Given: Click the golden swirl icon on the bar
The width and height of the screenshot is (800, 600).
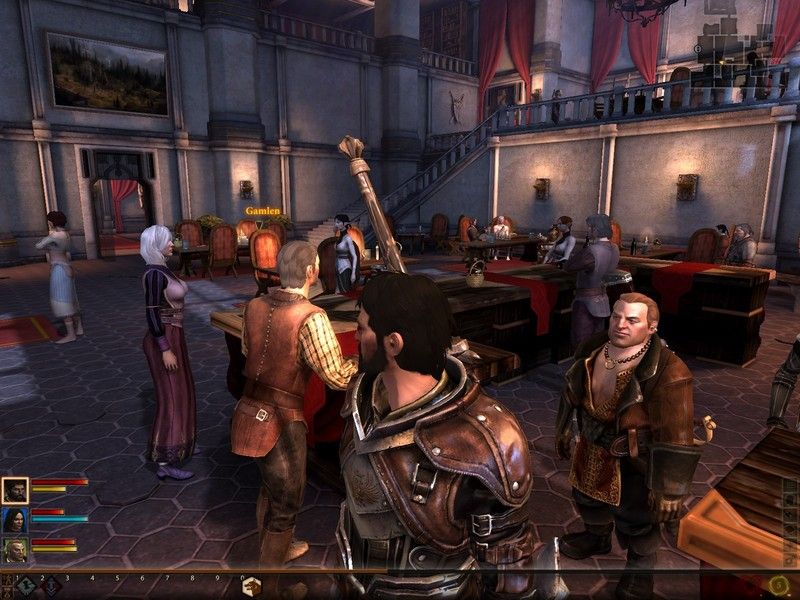Looking at the screenshot, I should tap(779, 584).
